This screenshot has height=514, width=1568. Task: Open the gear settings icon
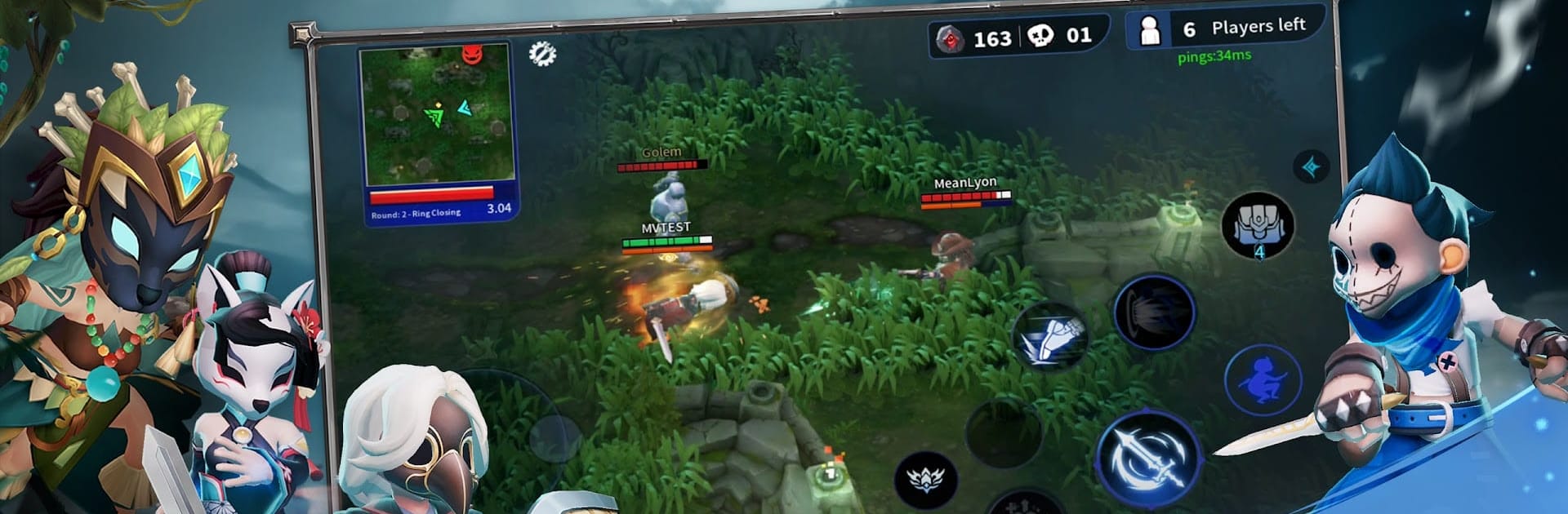(x=542, y=54)
